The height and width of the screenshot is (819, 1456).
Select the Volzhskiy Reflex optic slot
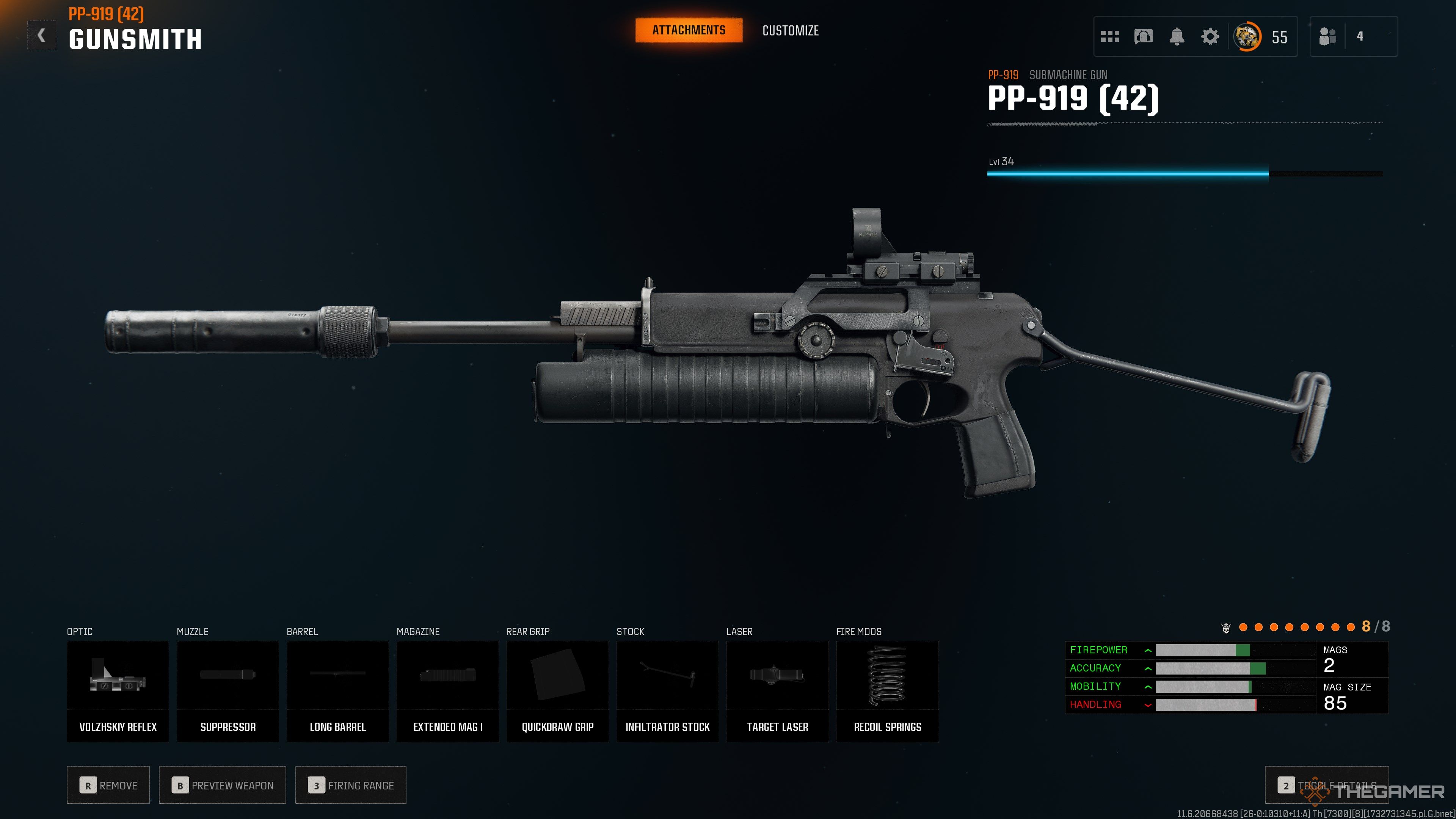click(118, 691)
